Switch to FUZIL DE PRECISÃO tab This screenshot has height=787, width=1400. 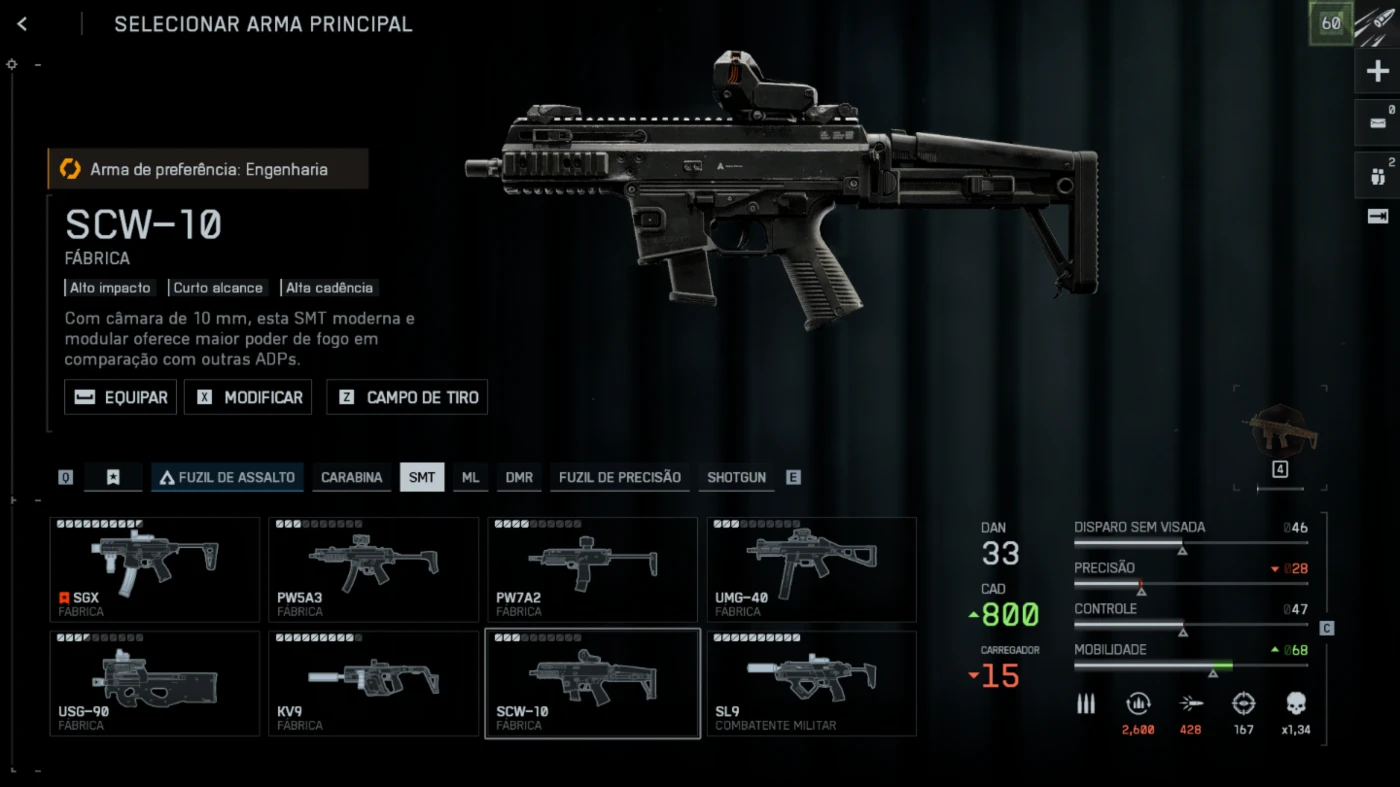coord(619,477)
